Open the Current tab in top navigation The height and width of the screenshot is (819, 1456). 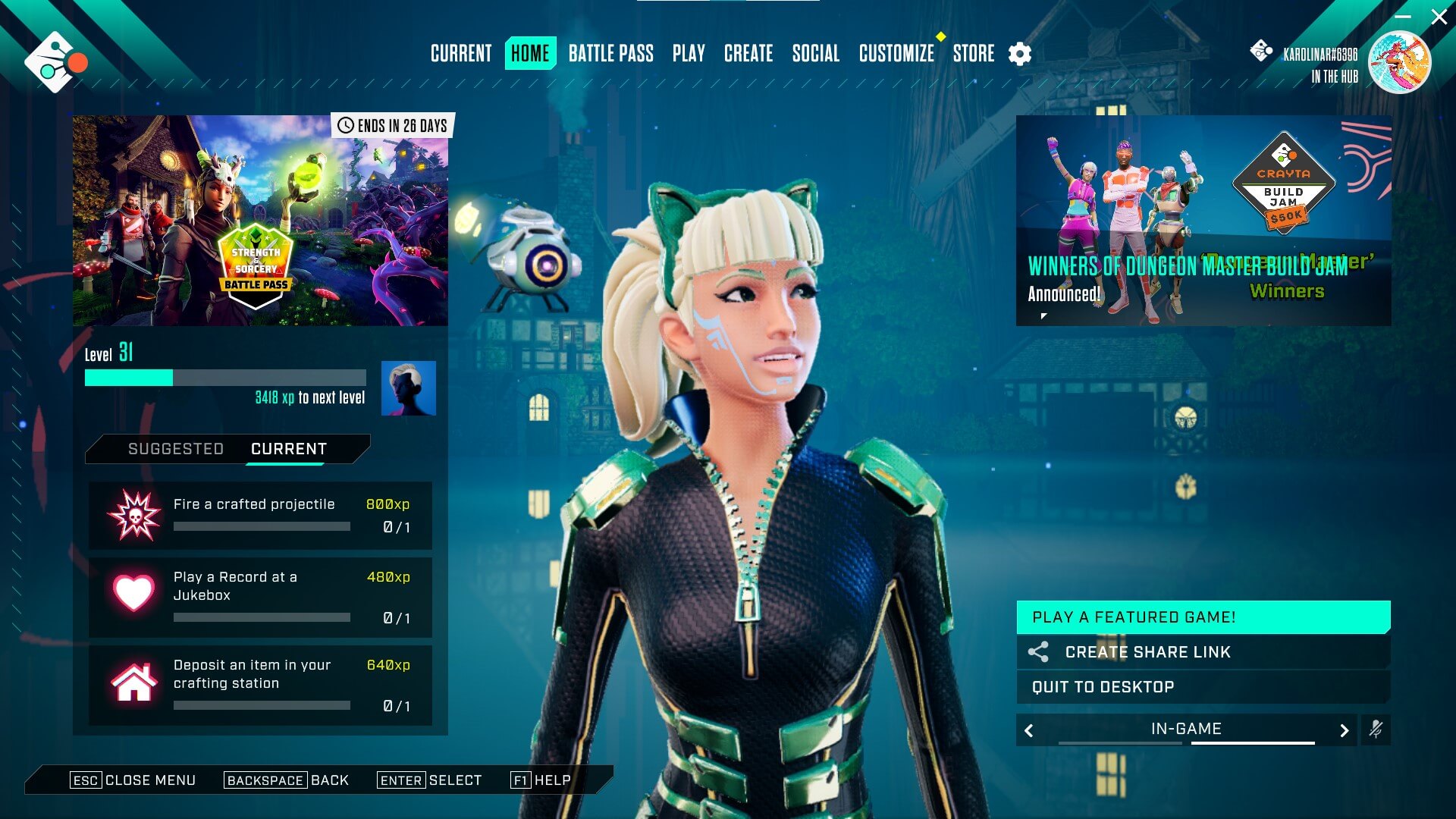tap(461, 54)
